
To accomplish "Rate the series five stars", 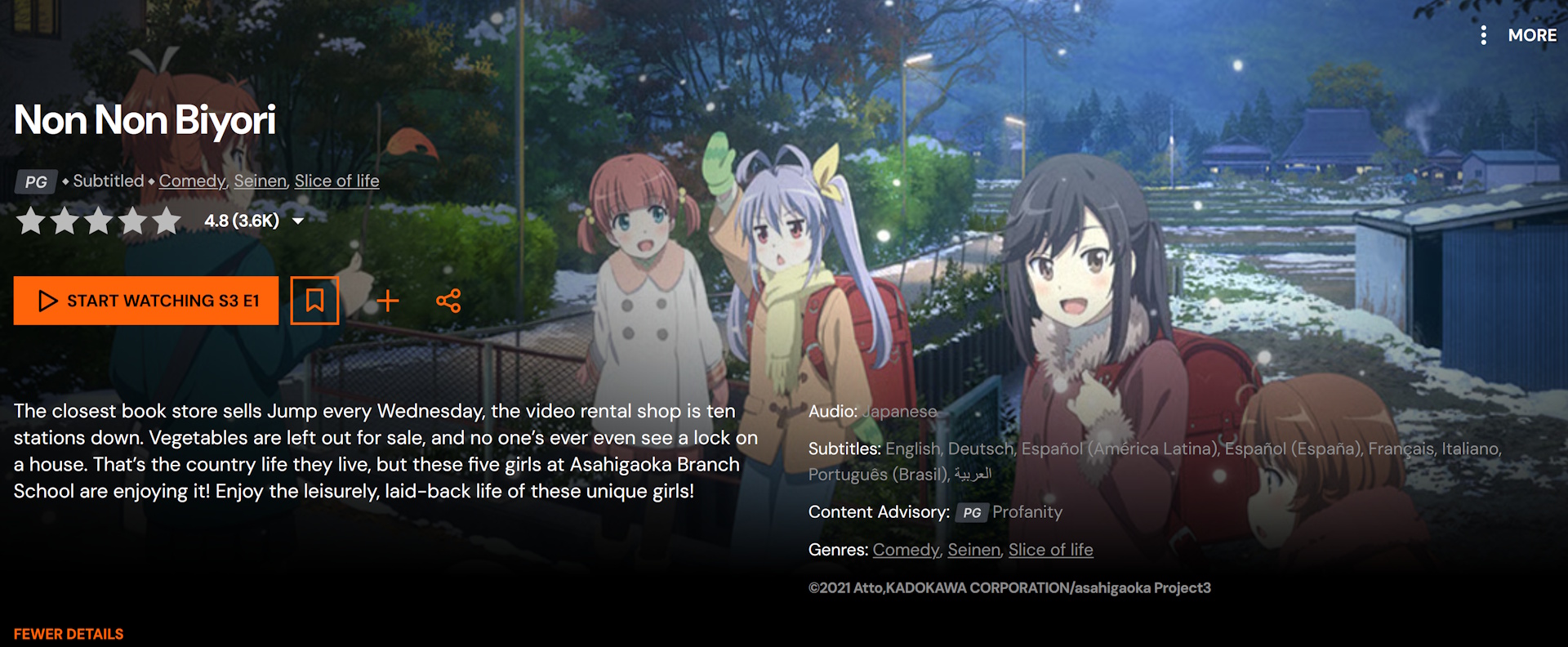I will tap(165, 220).
